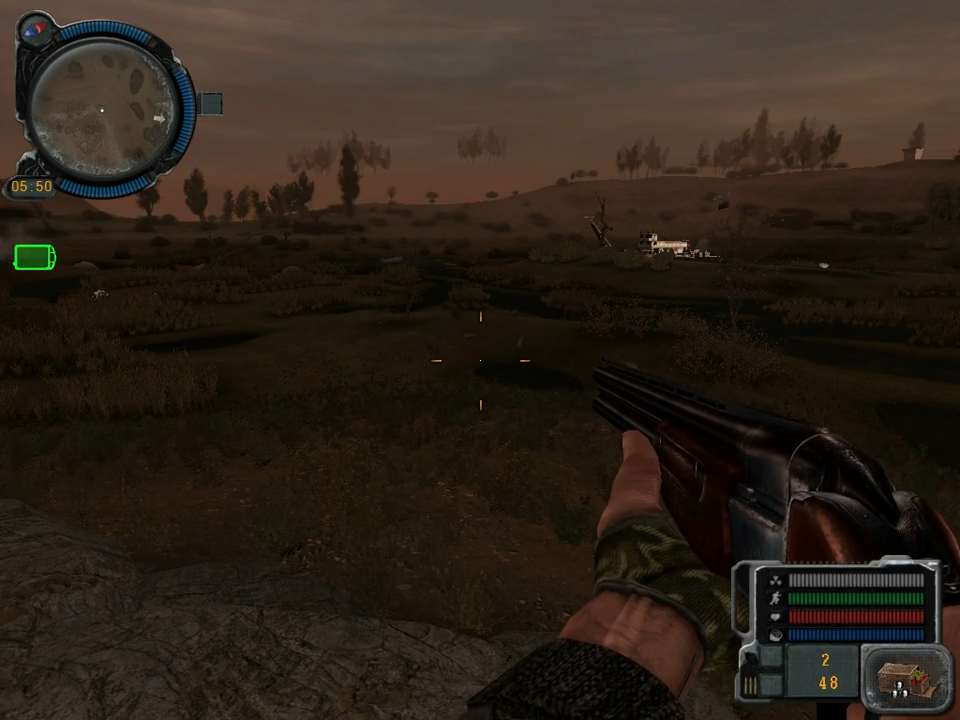Click the three-bullet fire mode indicator
The height and width of the screenshot is (720, 960).
point(750,684)
